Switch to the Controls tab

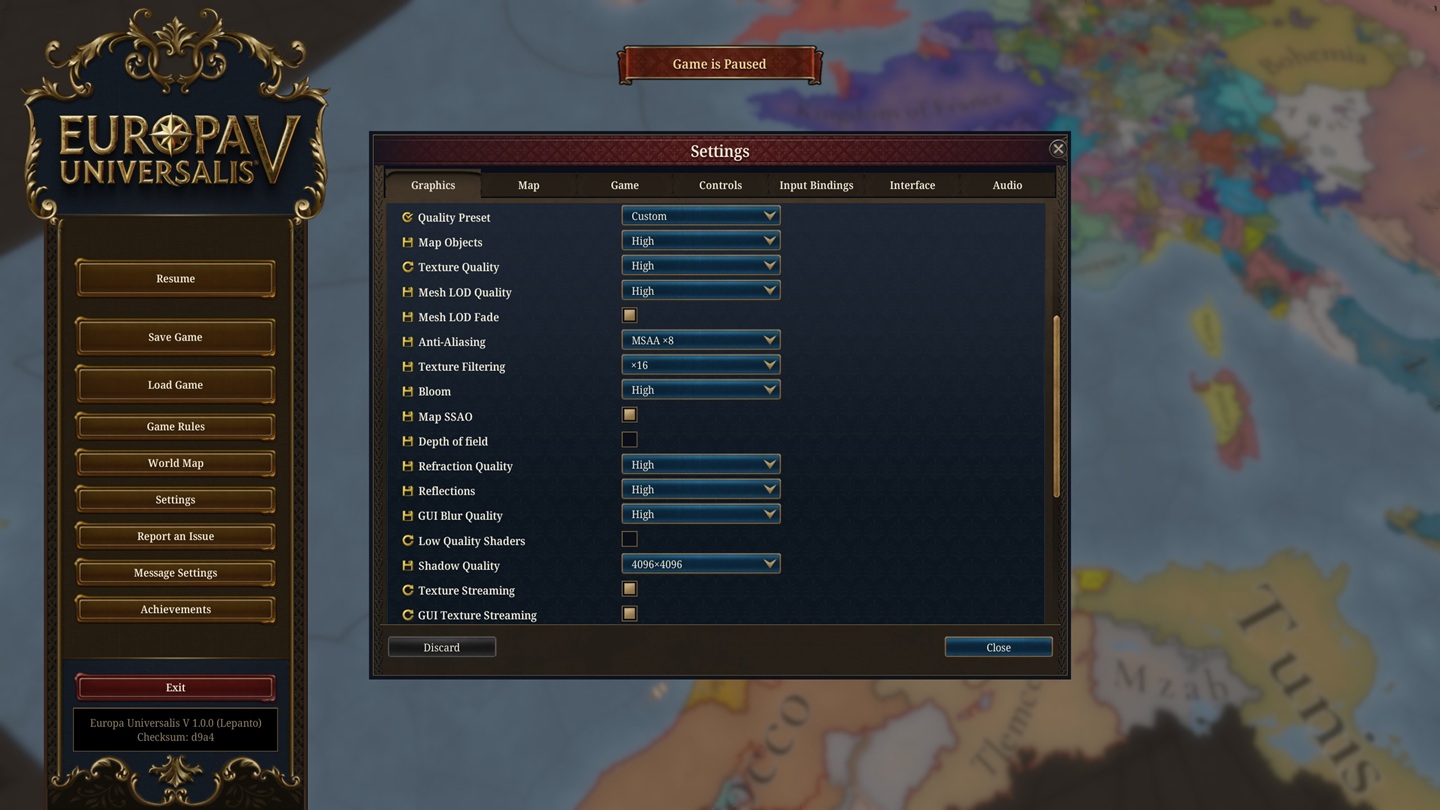(x=720, y=185)
